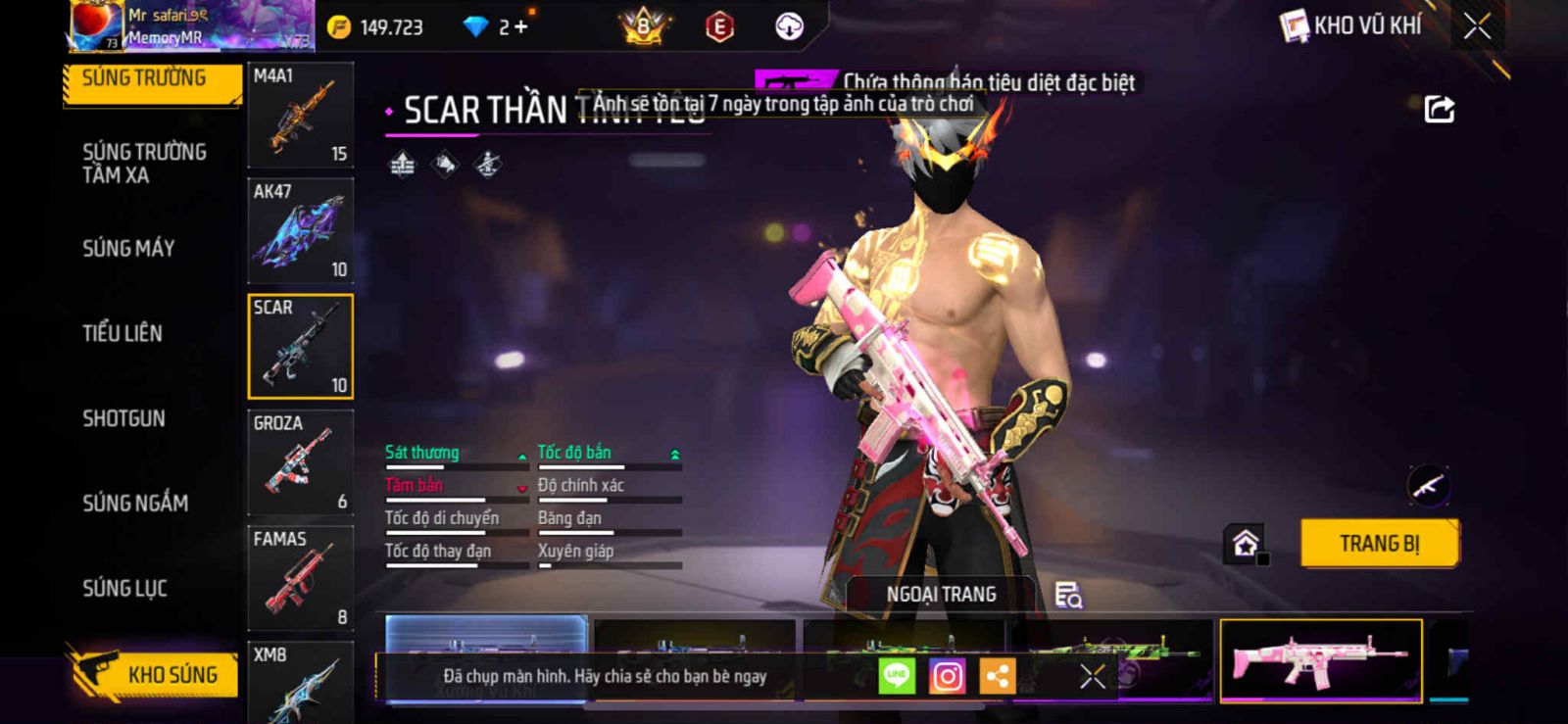
Task: Switch to Súng Trường Tầm Xa category
Action: point(143,164)
